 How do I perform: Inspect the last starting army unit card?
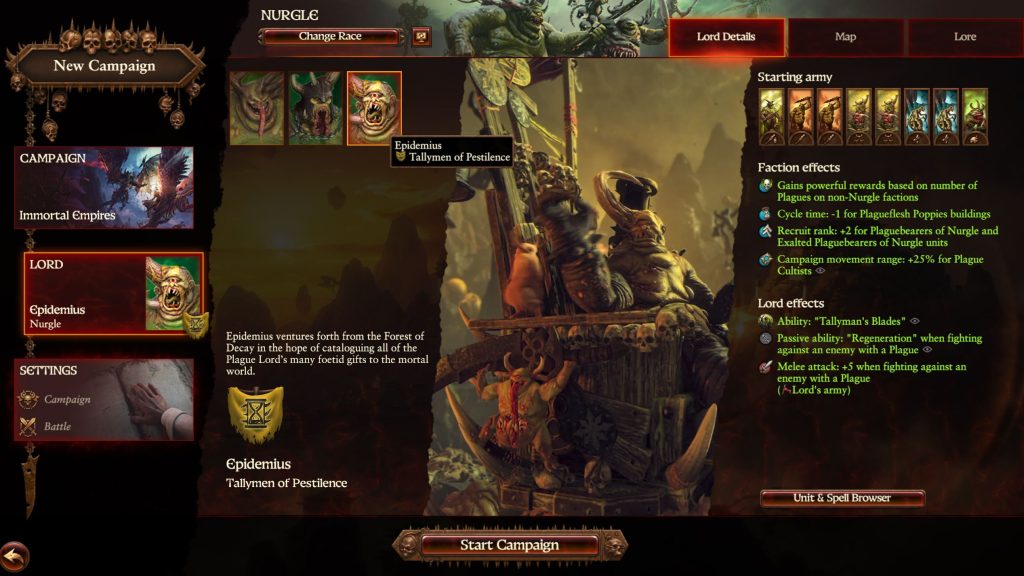click(x=974, y=117)
